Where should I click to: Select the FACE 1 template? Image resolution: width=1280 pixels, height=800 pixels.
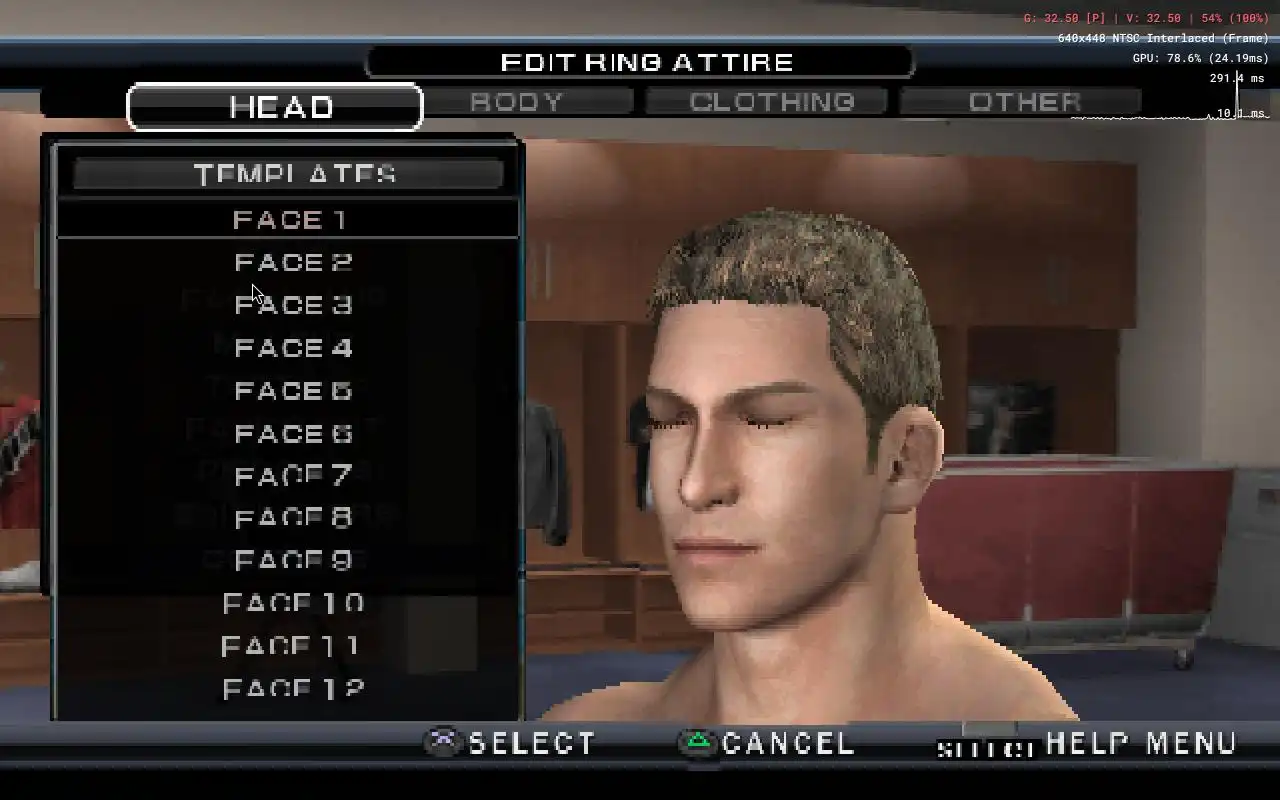pos(289,219)
